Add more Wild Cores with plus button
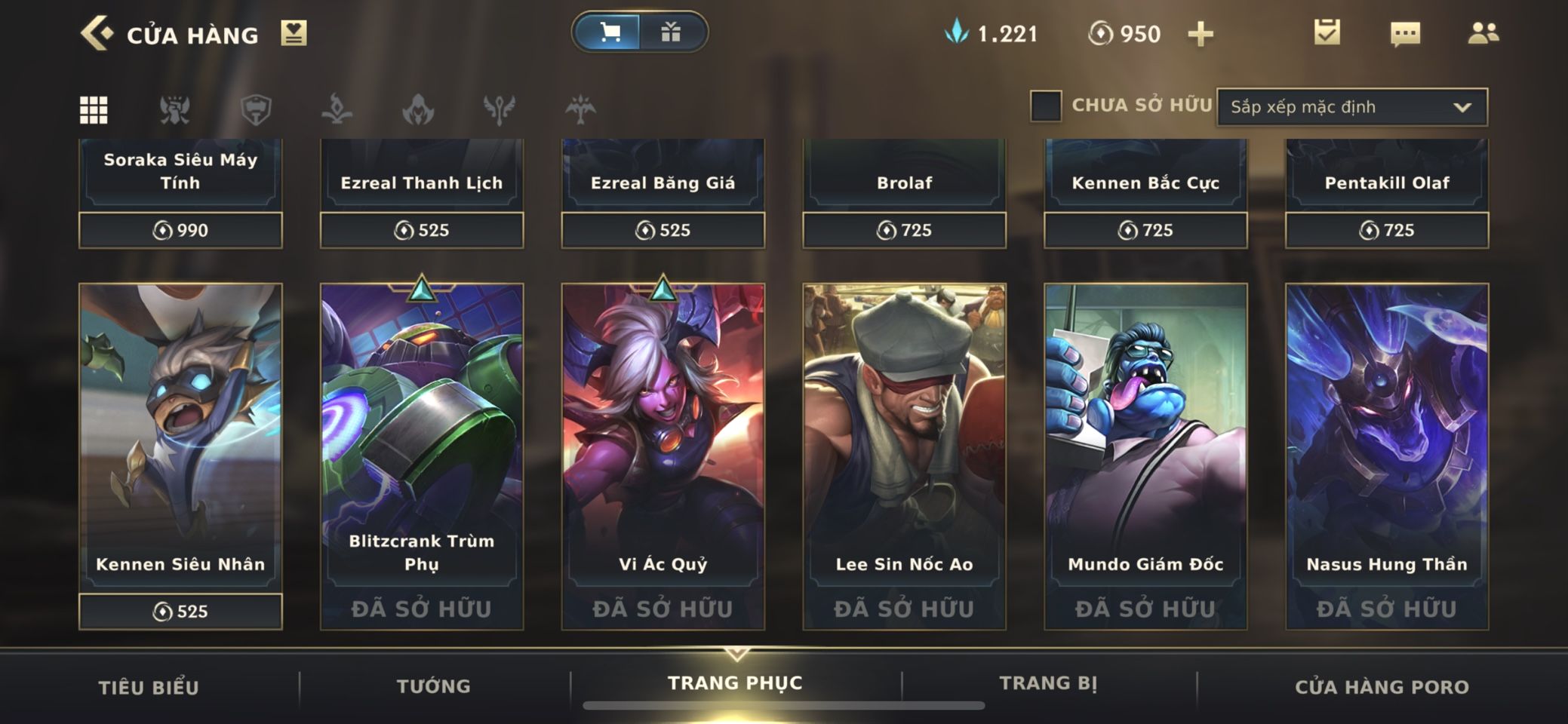1568x724 pixels. [1200, 34]
